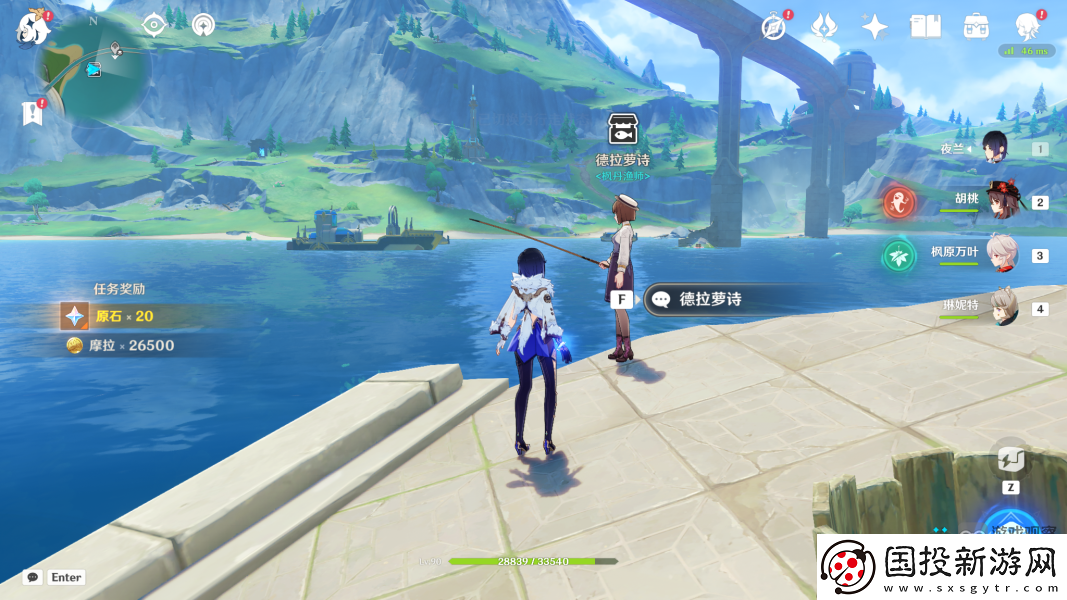Open the battle pass emblem icon
The height and width of the screenshot is (600, 1067).
click(x=824, y=27)
